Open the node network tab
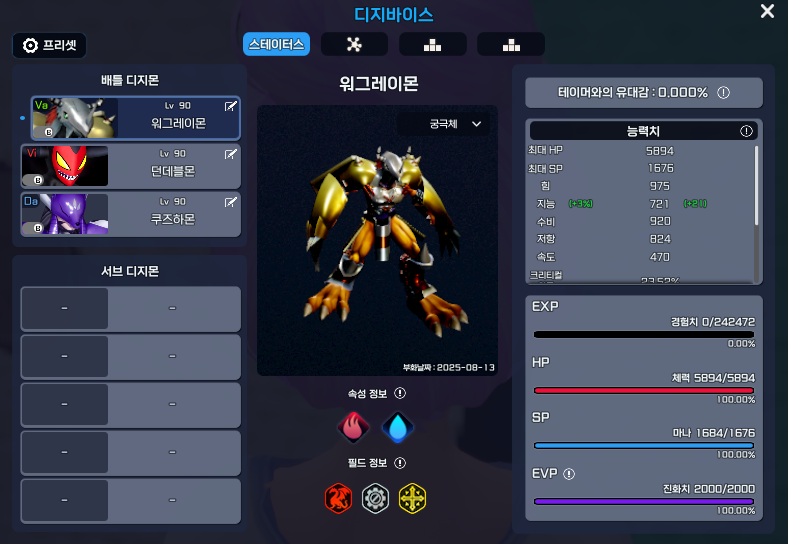 coord(354,44)
